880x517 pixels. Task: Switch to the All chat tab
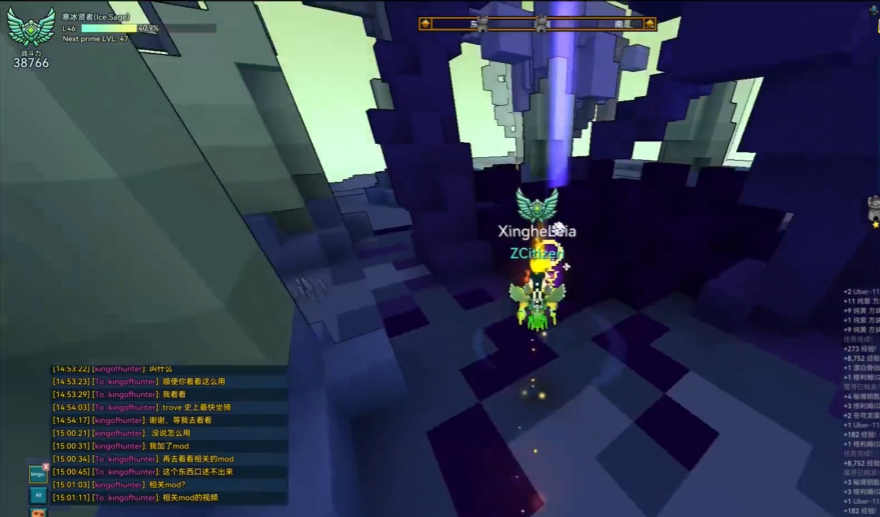[x=38, y=495]
